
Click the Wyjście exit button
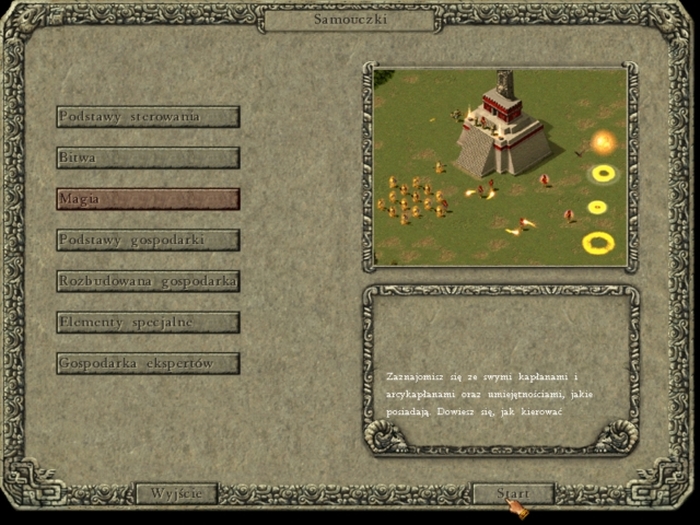176,494
